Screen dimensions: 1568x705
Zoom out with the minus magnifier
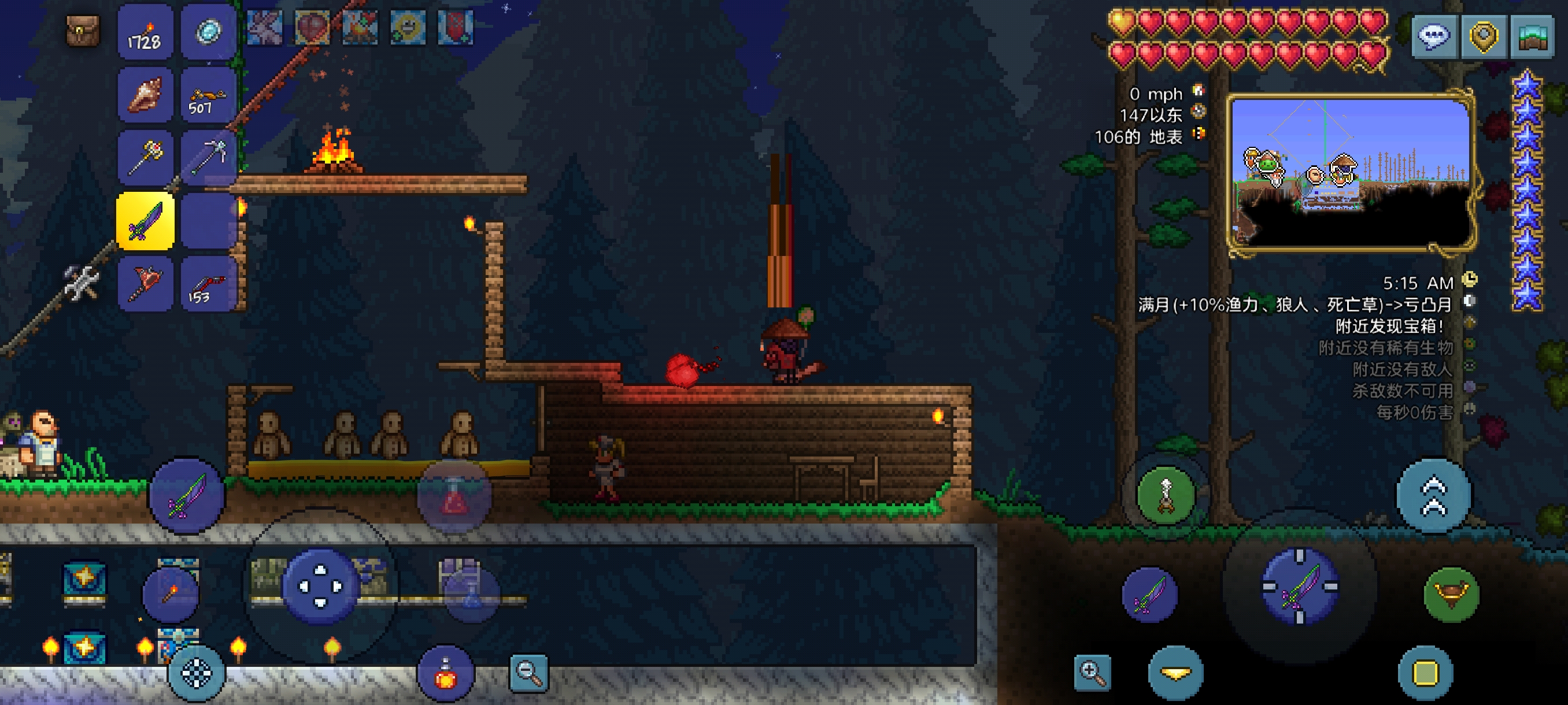(x=528, y=672)
